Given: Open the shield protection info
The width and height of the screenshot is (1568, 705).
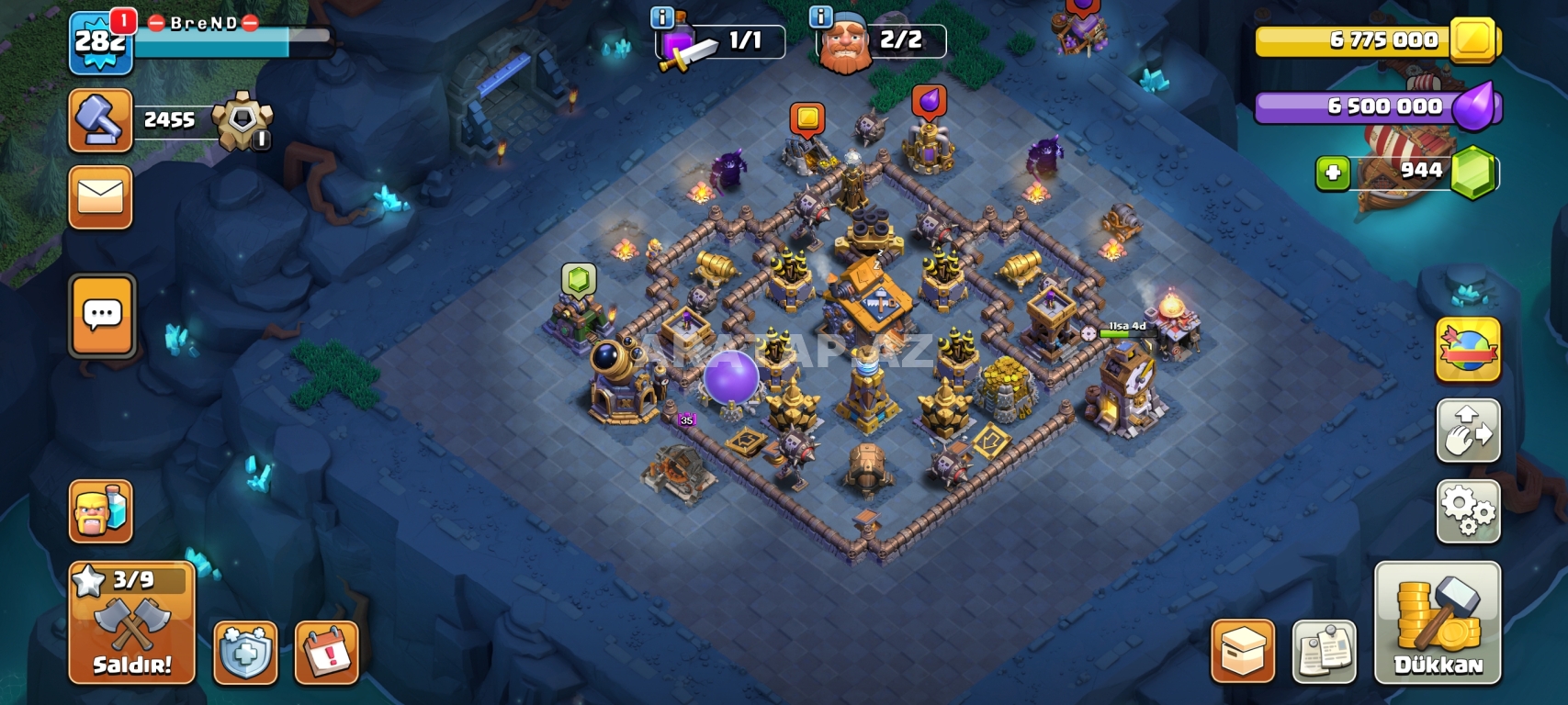Looking at the screenshot, I should [245, 653].
